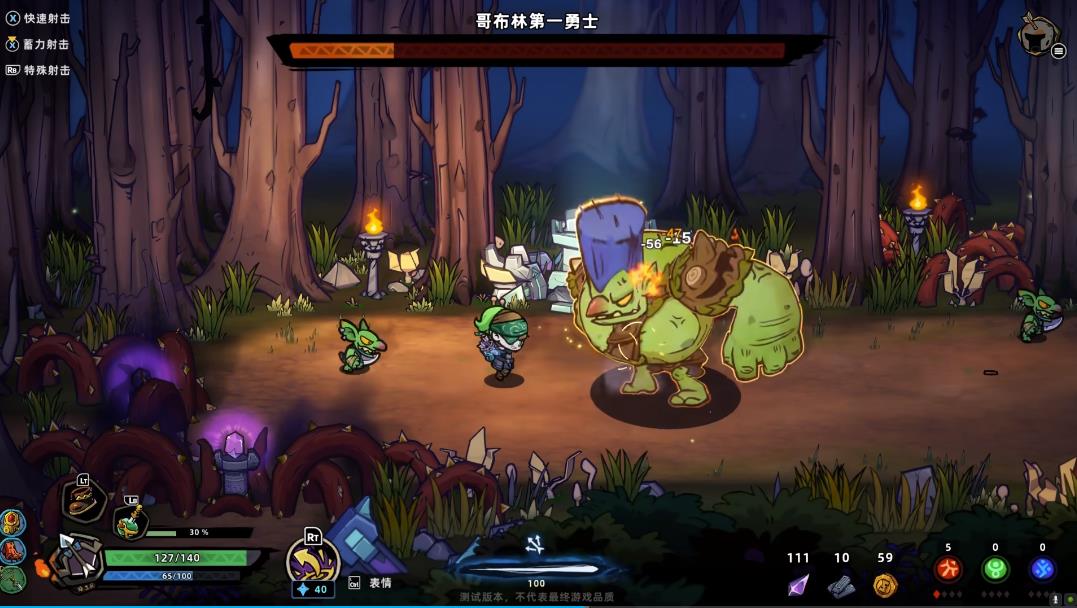The image size is (1077, 608).
Task: Select the green bow buff icon
Action: pos(12,579)
